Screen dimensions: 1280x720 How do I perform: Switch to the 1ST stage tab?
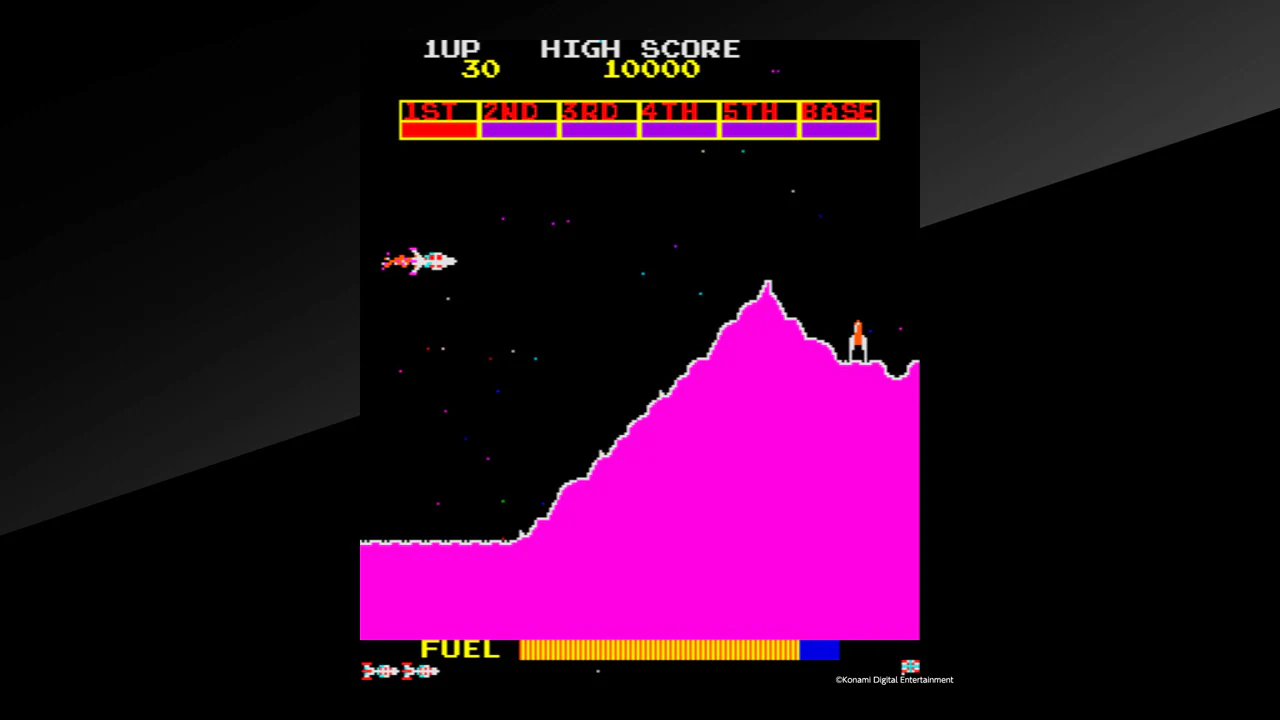tap(438, 111)
